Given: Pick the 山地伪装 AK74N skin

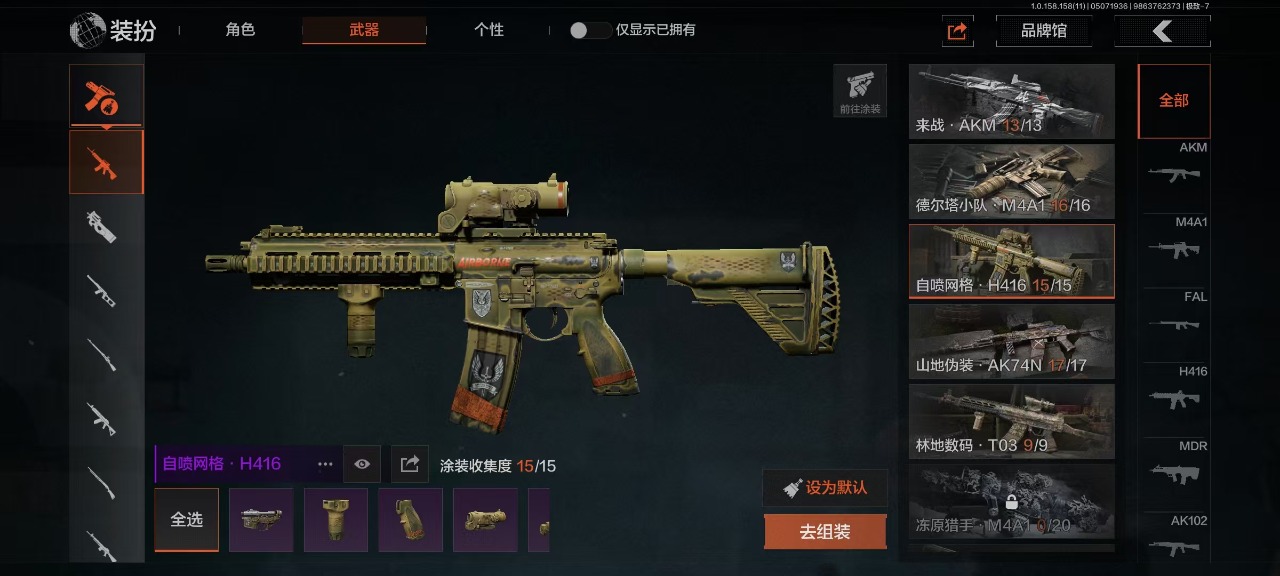Looking at the screenshot, I should [1011, 341].
